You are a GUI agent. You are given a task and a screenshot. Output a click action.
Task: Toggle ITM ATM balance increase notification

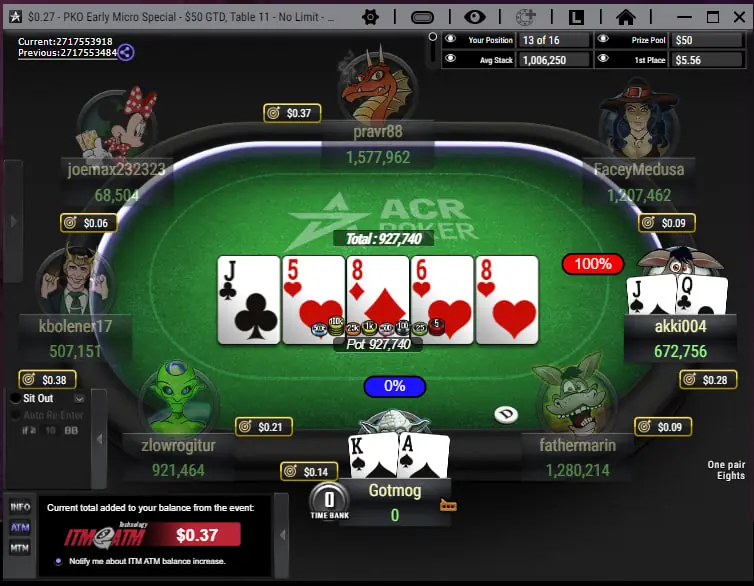(x=59, y=561)
